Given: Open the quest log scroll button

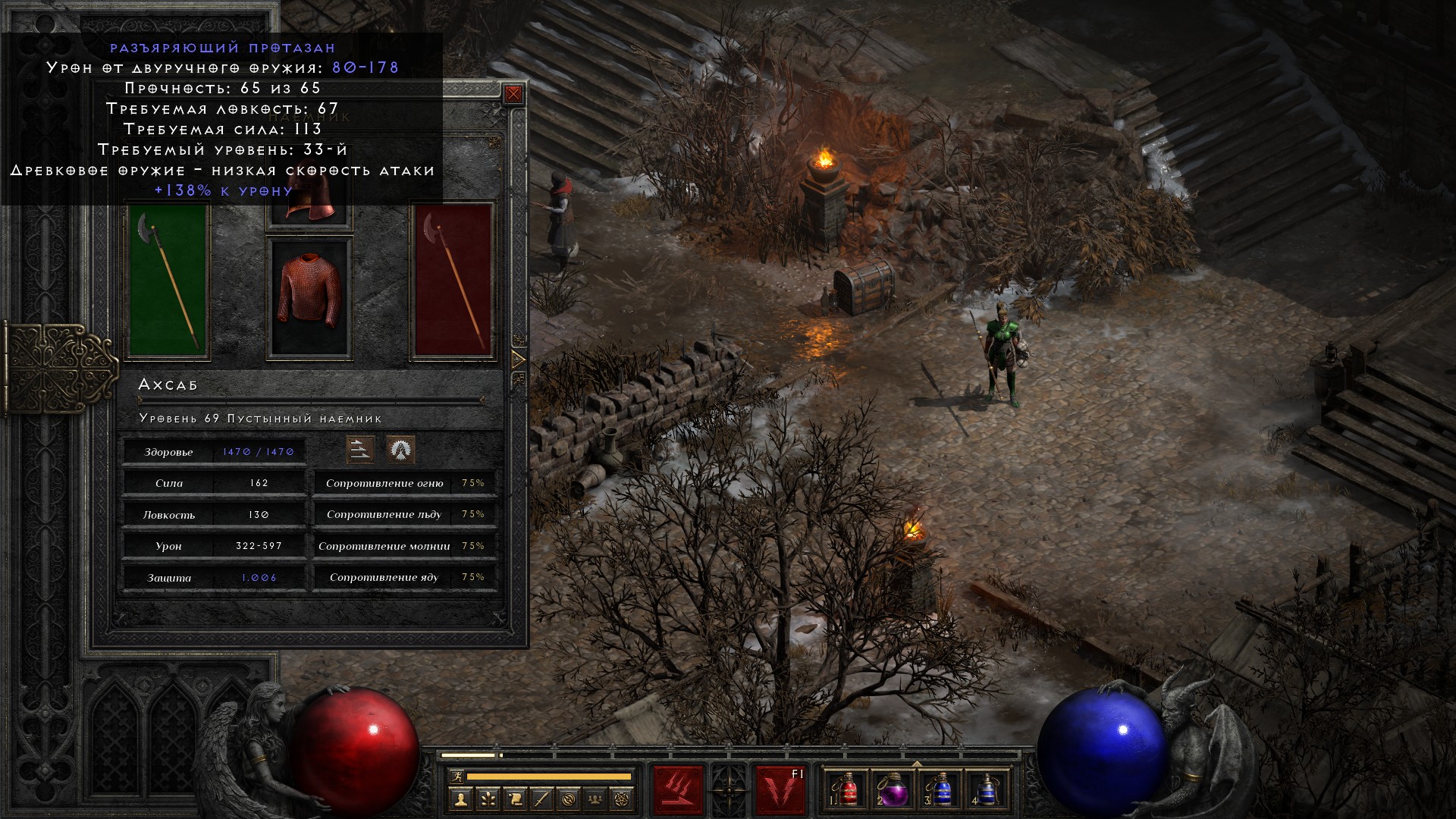Looking at the screenshot, I should tap(515, 799).
